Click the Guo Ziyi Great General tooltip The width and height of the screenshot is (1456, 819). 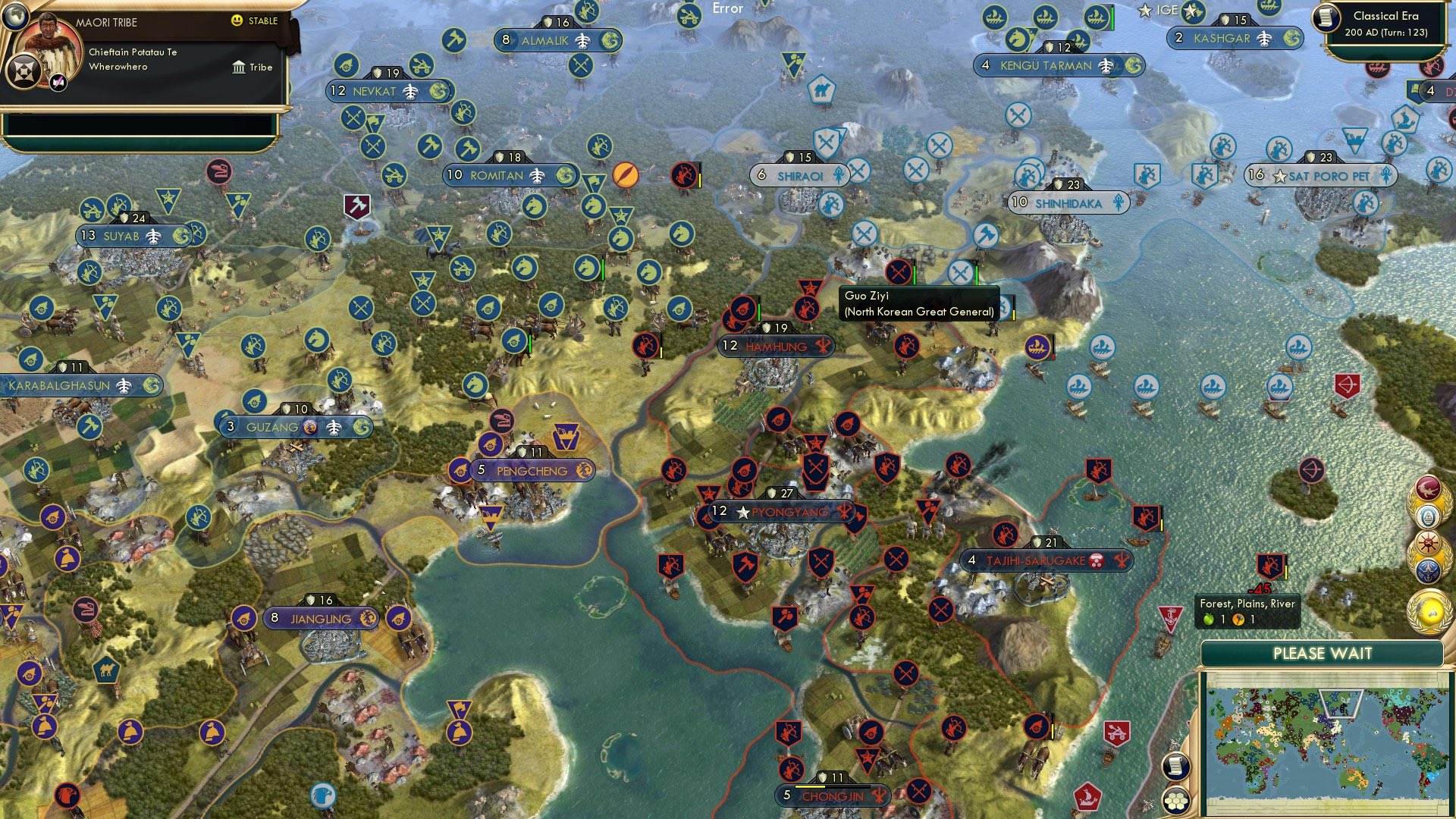coord(919,303)
